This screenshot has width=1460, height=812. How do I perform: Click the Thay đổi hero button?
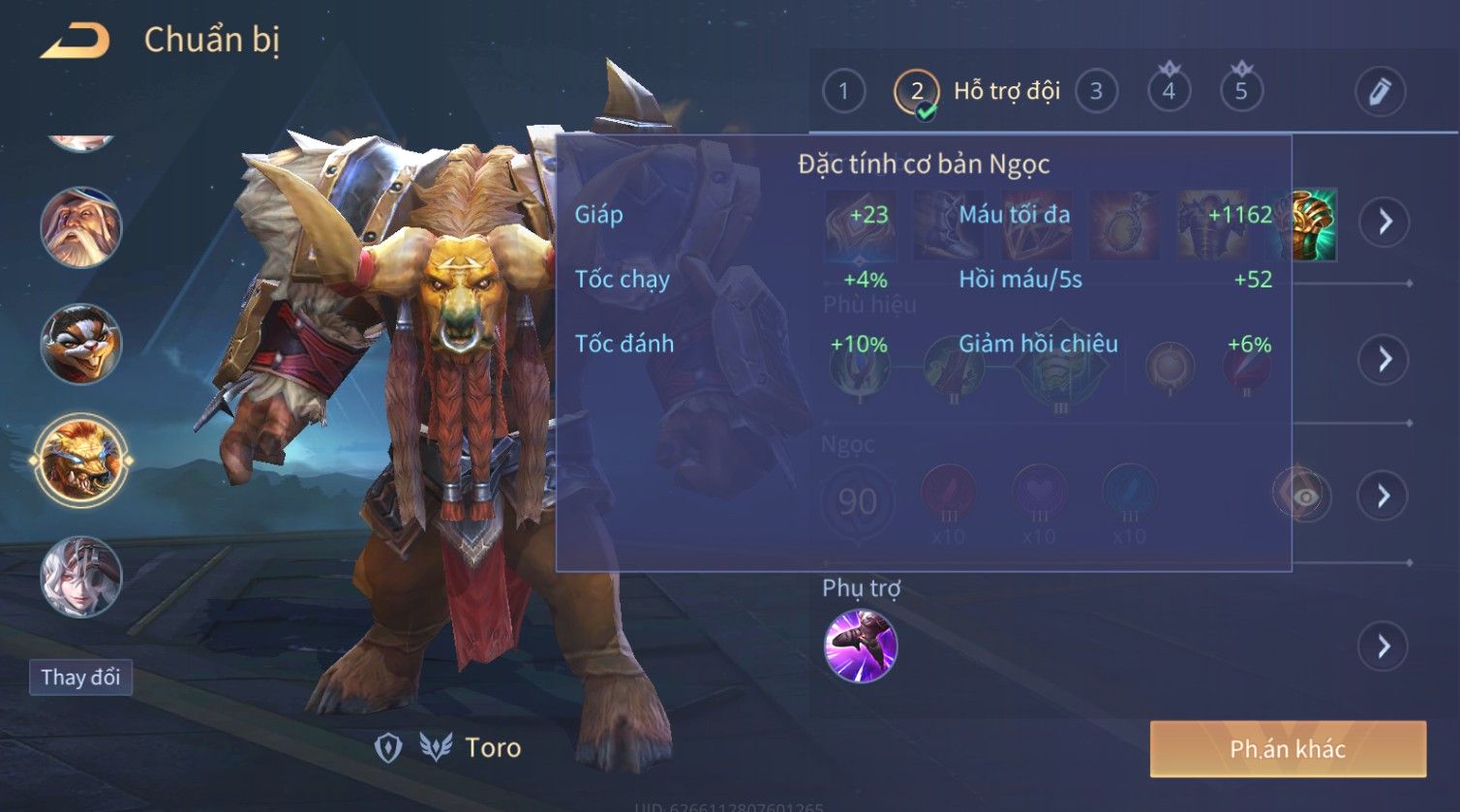[80, 677]
